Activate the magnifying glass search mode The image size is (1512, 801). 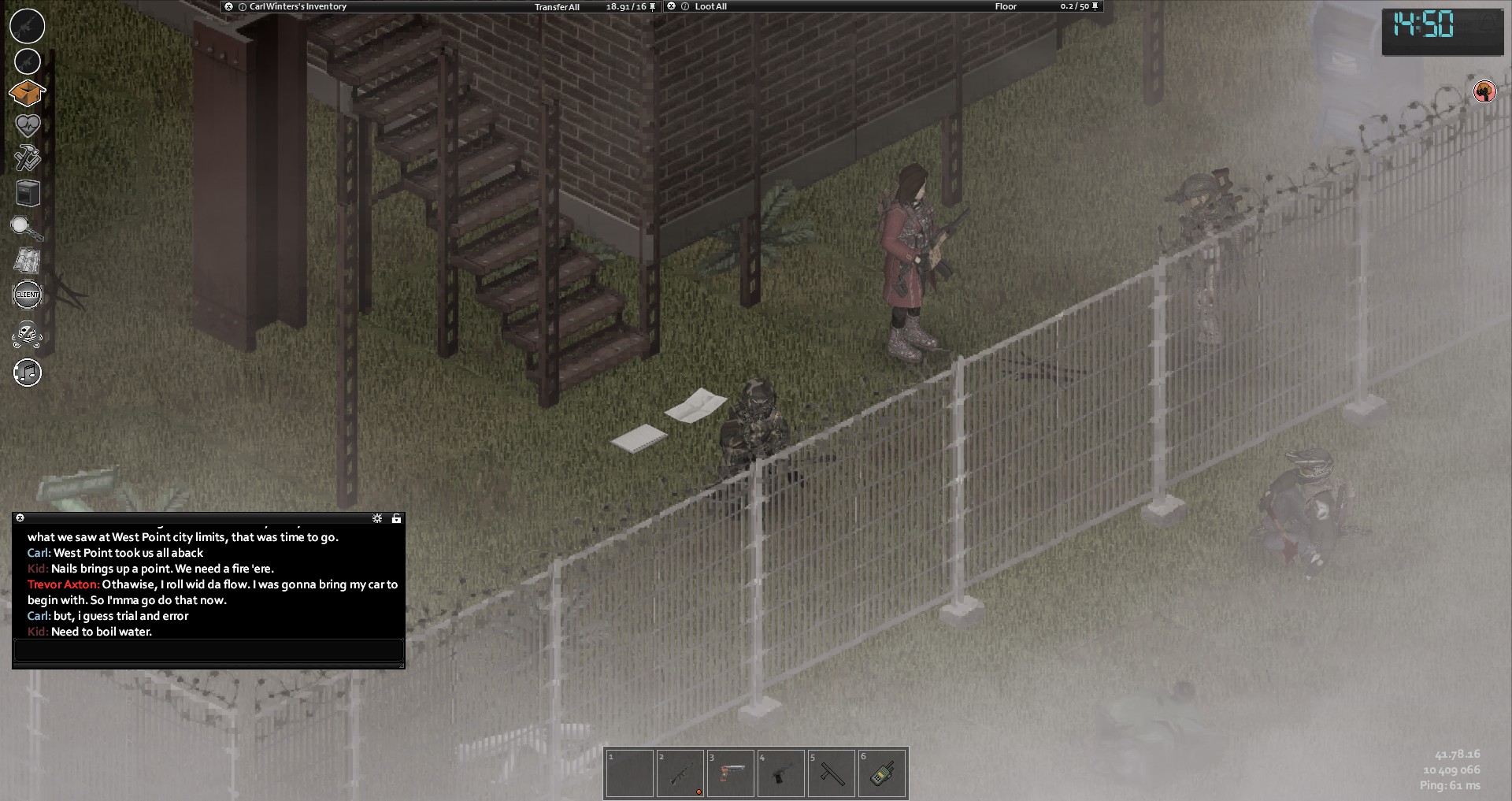pyautogui.click(x=25, y=228)
